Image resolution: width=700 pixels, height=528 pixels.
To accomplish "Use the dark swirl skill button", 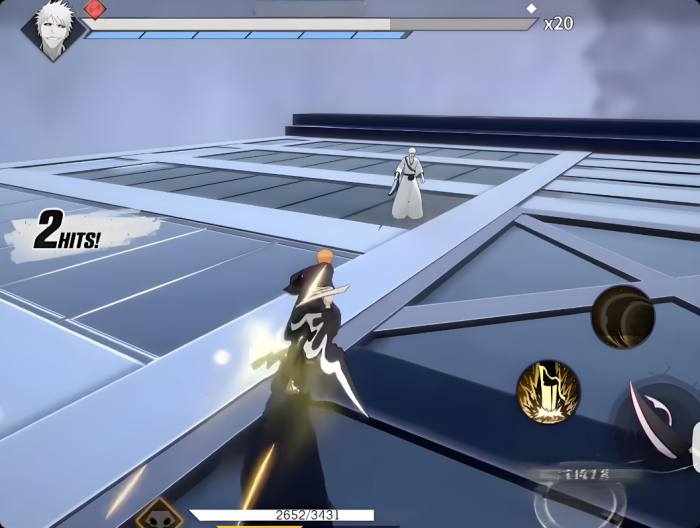I will point(622,317).
